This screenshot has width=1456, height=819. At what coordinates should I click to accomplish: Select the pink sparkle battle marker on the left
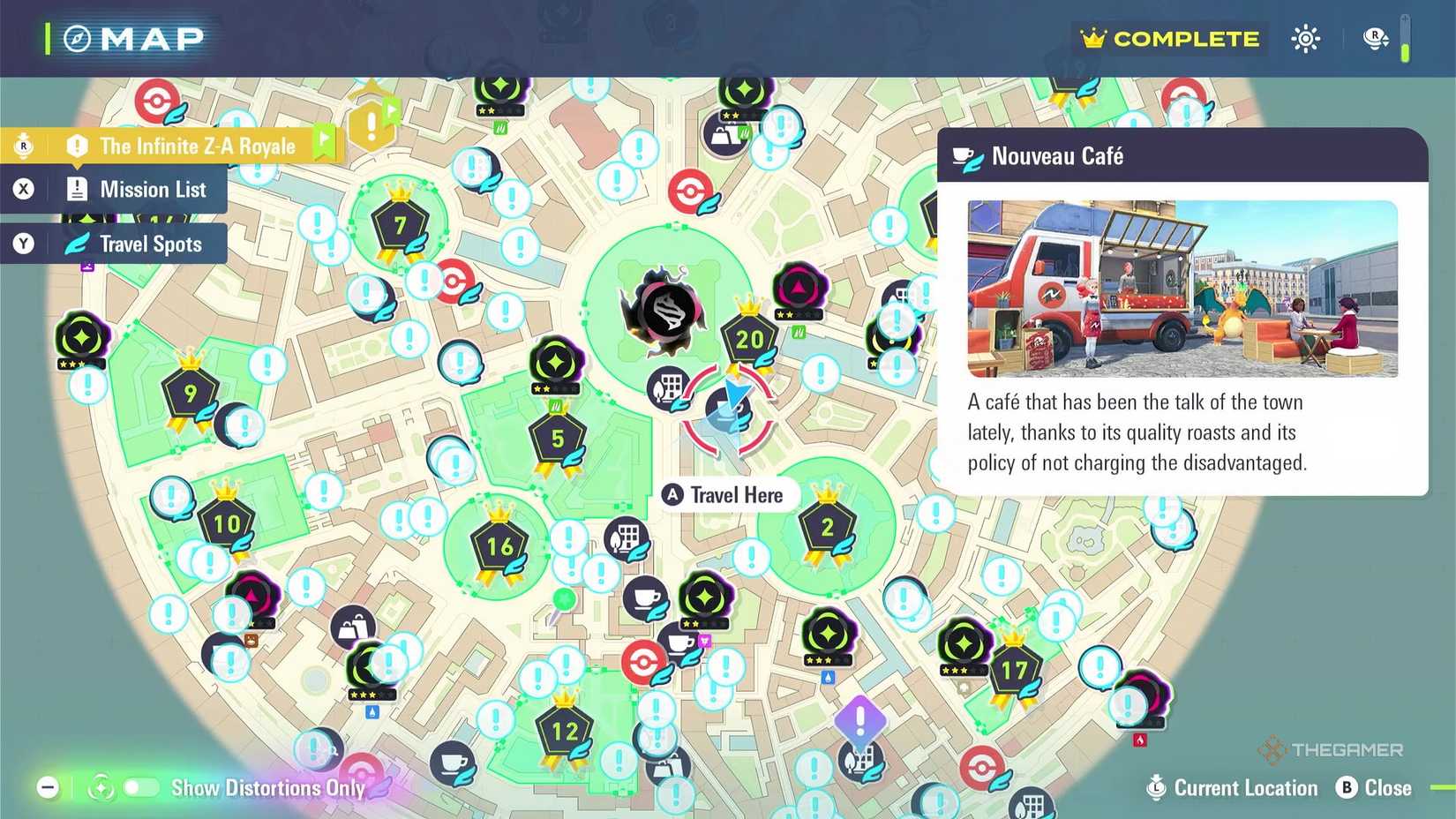point(254,596)
